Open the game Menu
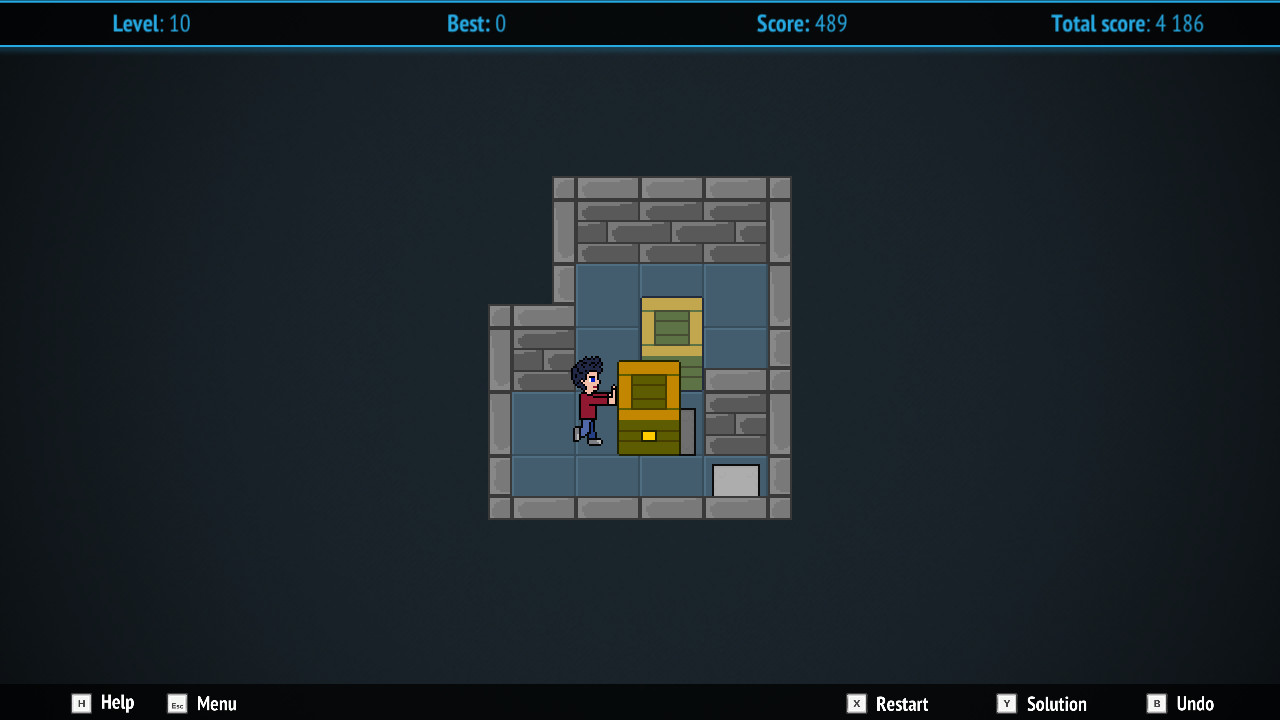Viewport: 1280px width, 720px height. click(x=216, y=704)
